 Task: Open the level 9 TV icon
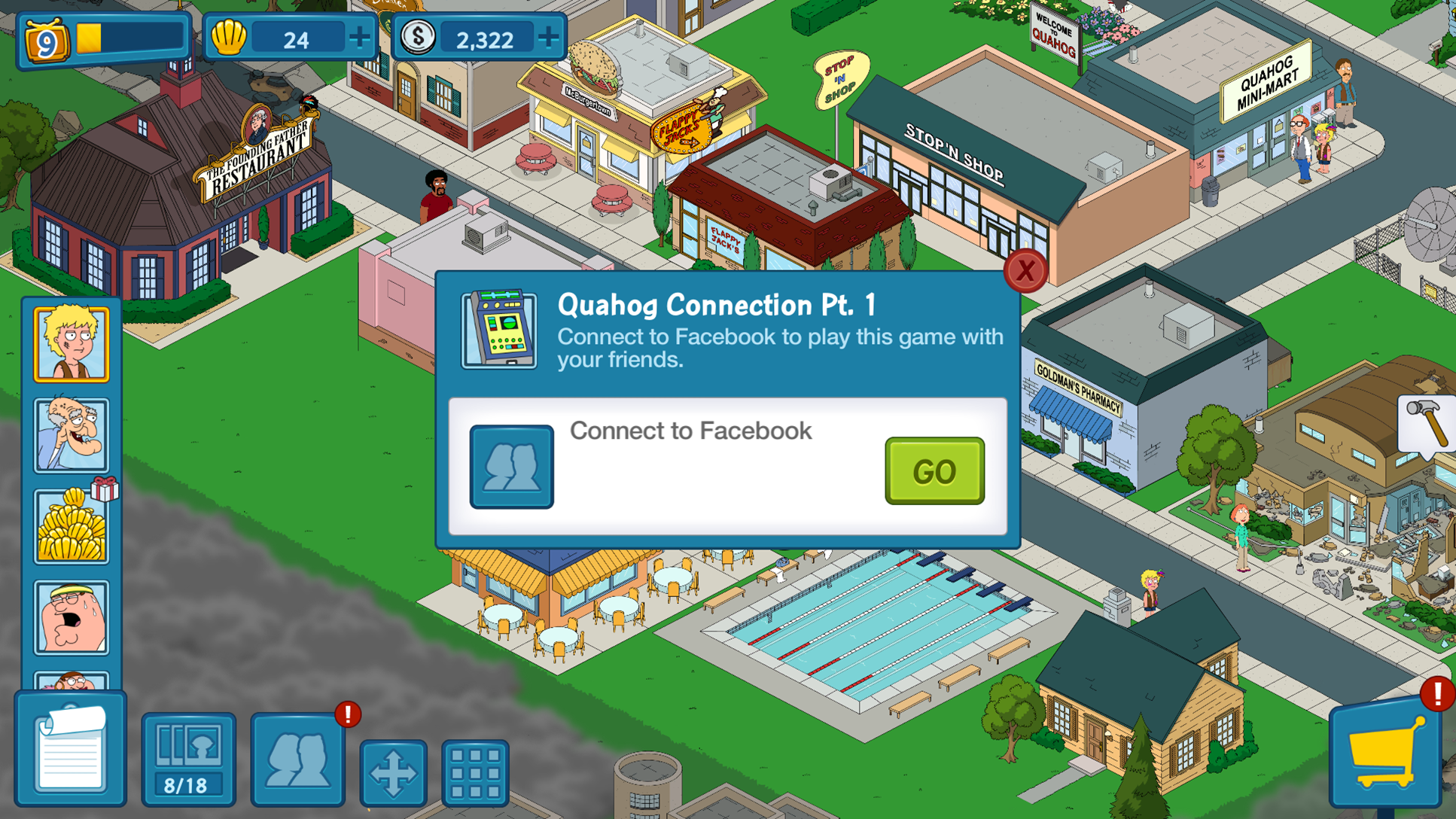pos(47,41)
